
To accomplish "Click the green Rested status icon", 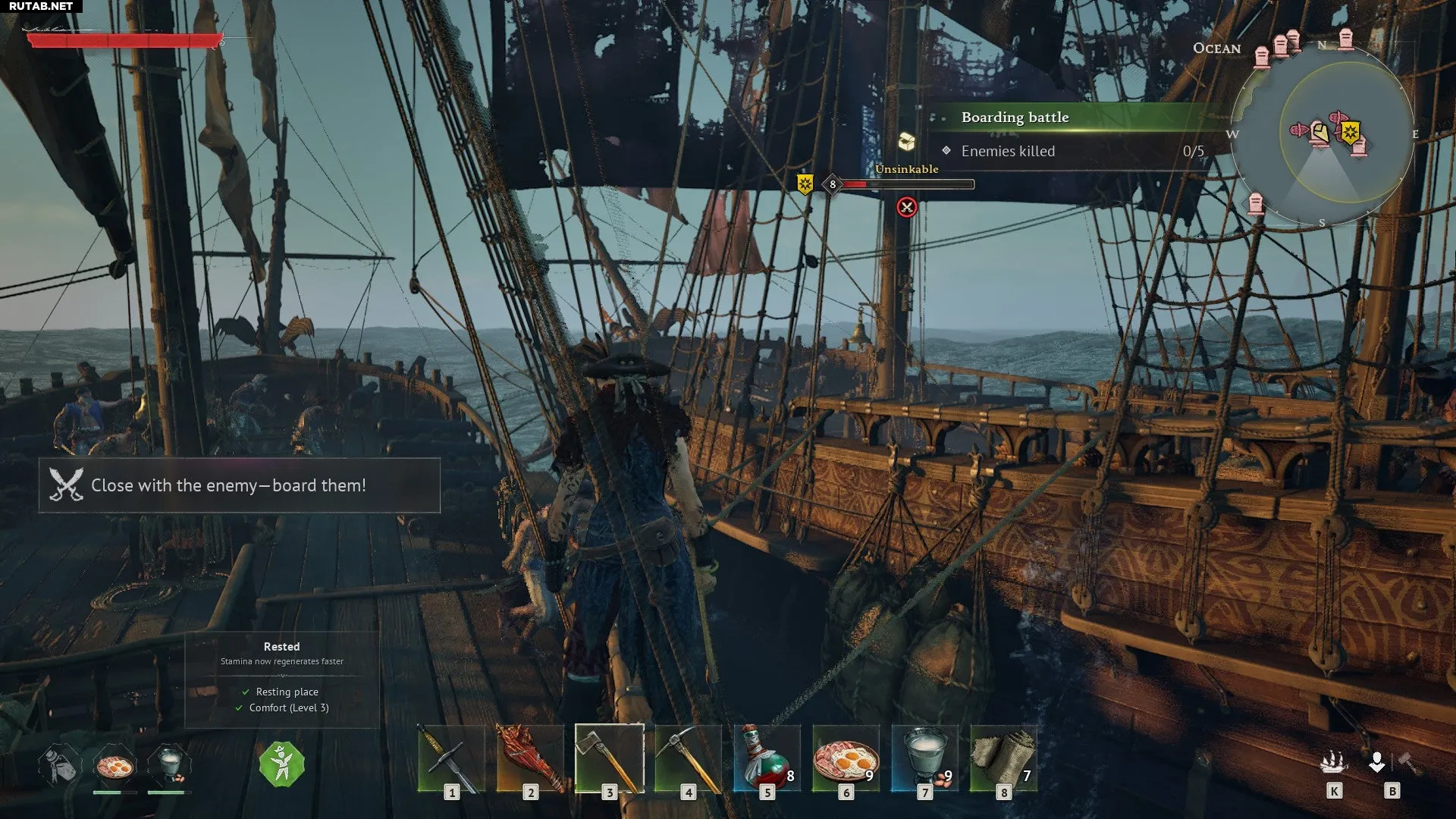I will click(x=281, y=764).
